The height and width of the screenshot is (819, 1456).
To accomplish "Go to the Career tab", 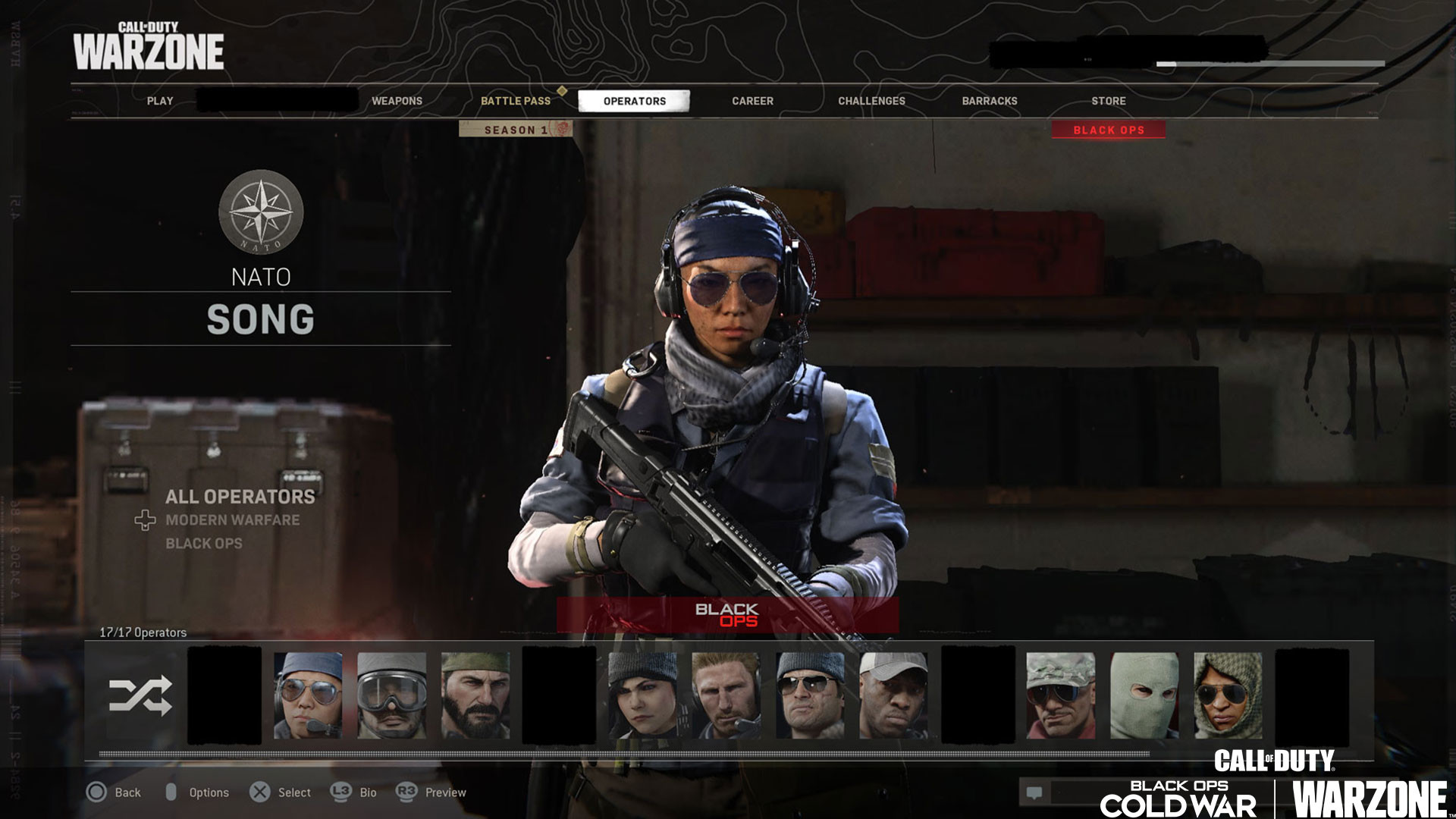I will click(752, 101).
